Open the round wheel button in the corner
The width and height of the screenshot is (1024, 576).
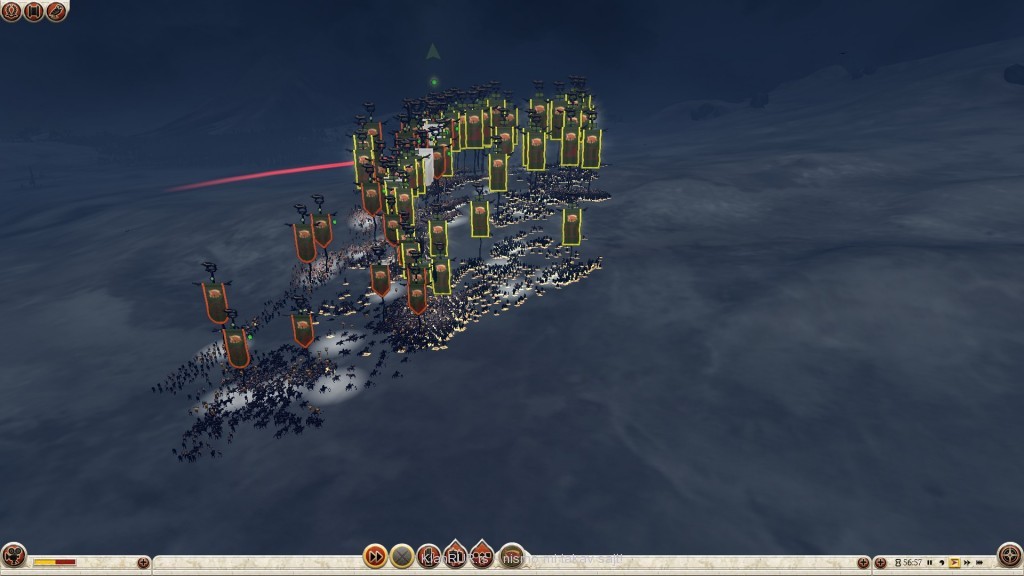(x=1010, y=554)
